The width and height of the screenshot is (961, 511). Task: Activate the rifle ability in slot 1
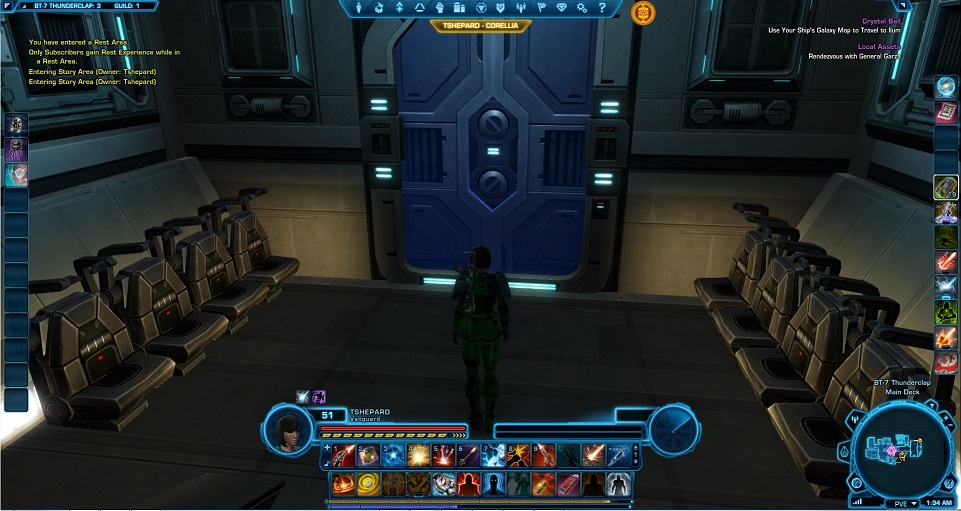click(345, 456)
